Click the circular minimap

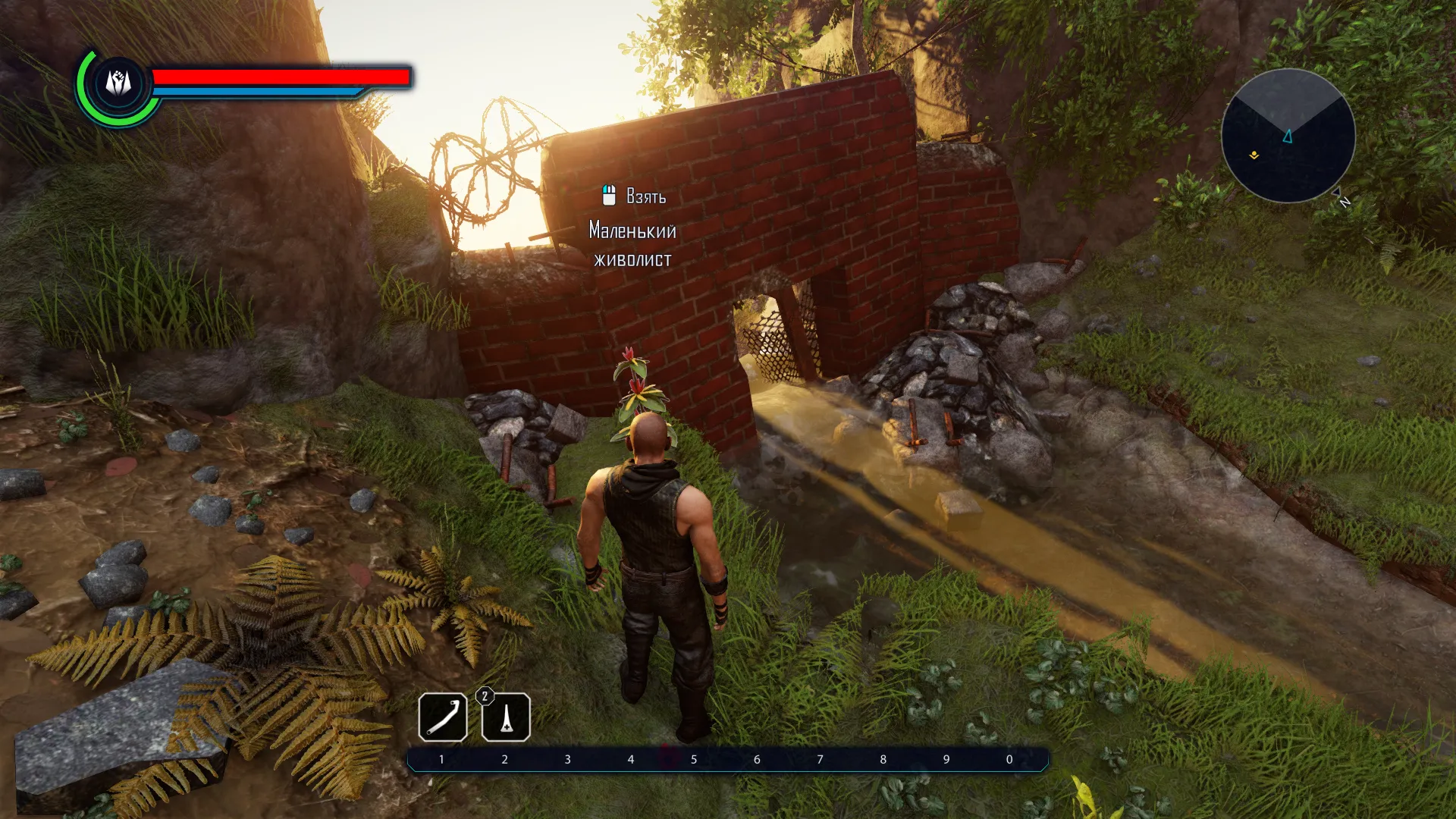pos(1288,136)
